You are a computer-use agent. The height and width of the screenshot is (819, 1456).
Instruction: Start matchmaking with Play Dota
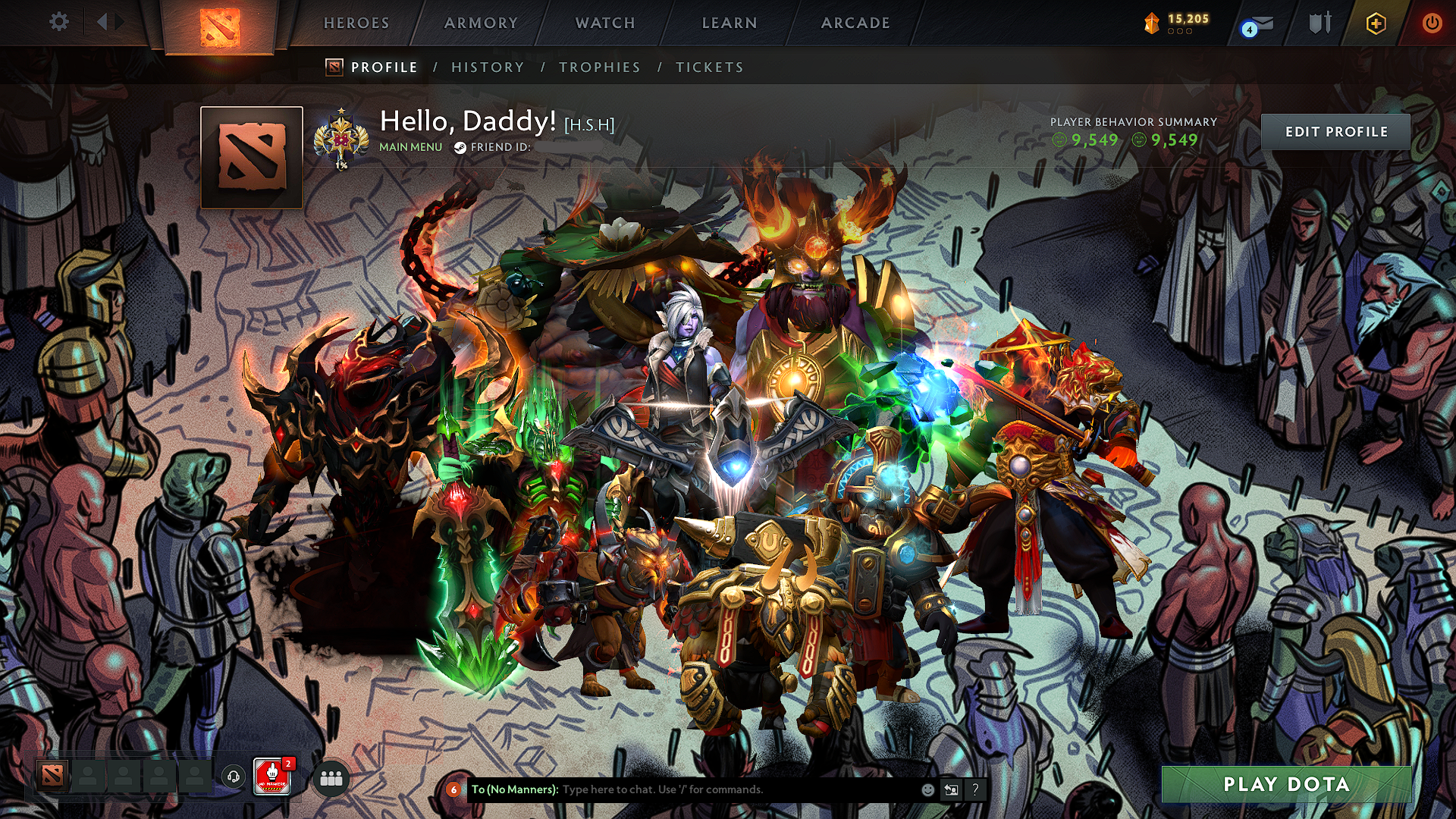coord(1286,784)
